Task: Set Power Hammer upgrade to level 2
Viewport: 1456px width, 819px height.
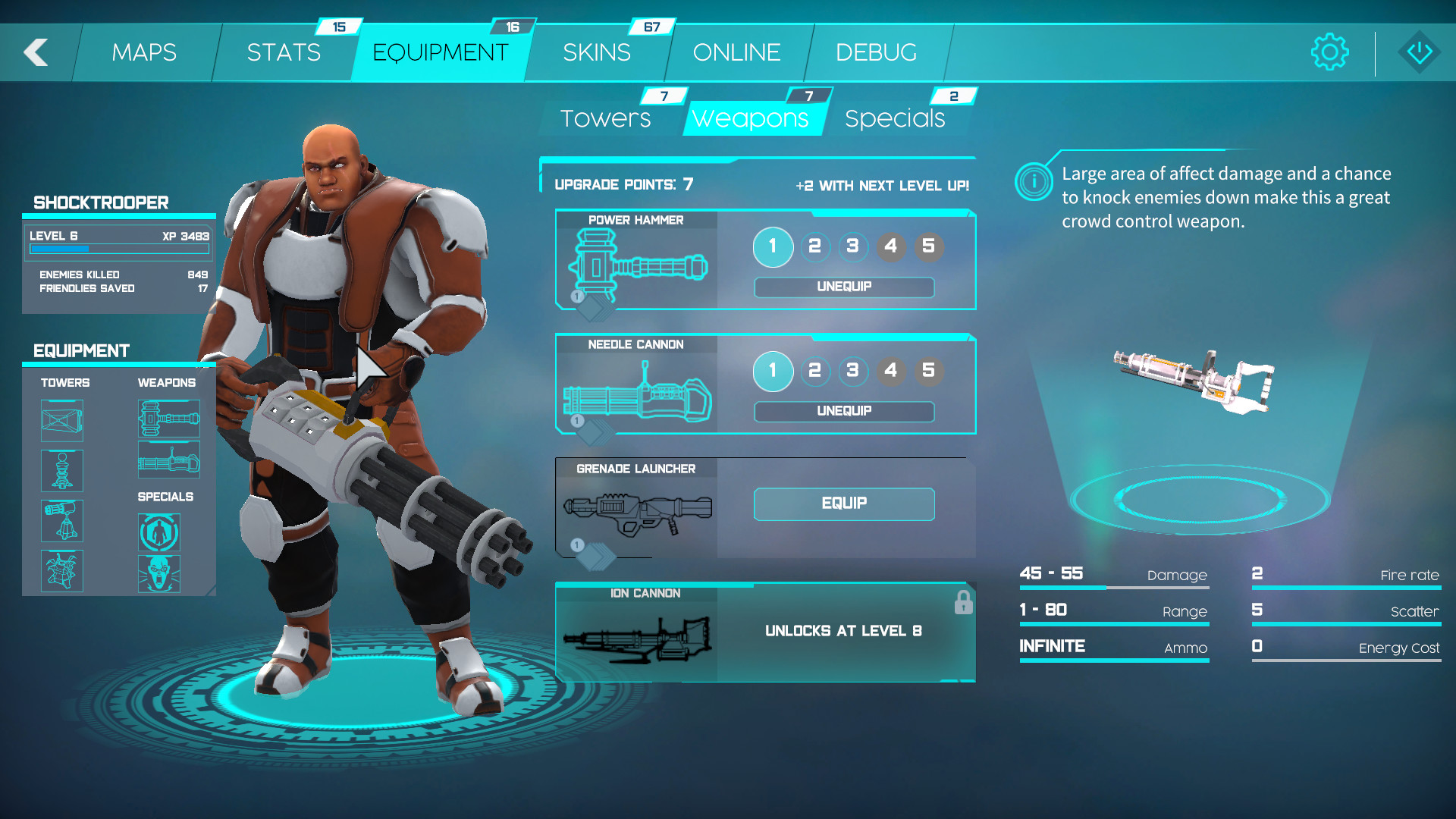Action: [814, 247]
